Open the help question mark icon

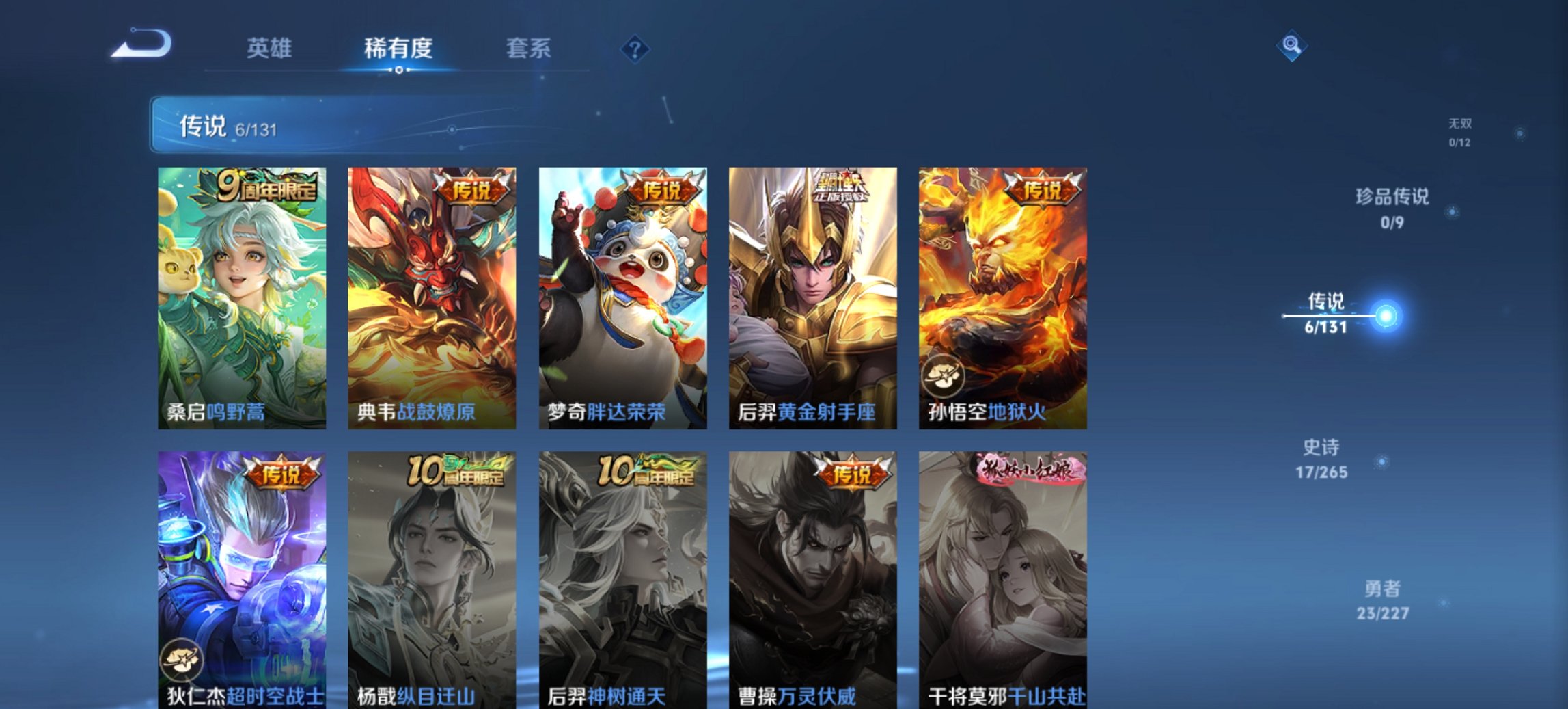(x=635, y=48)
